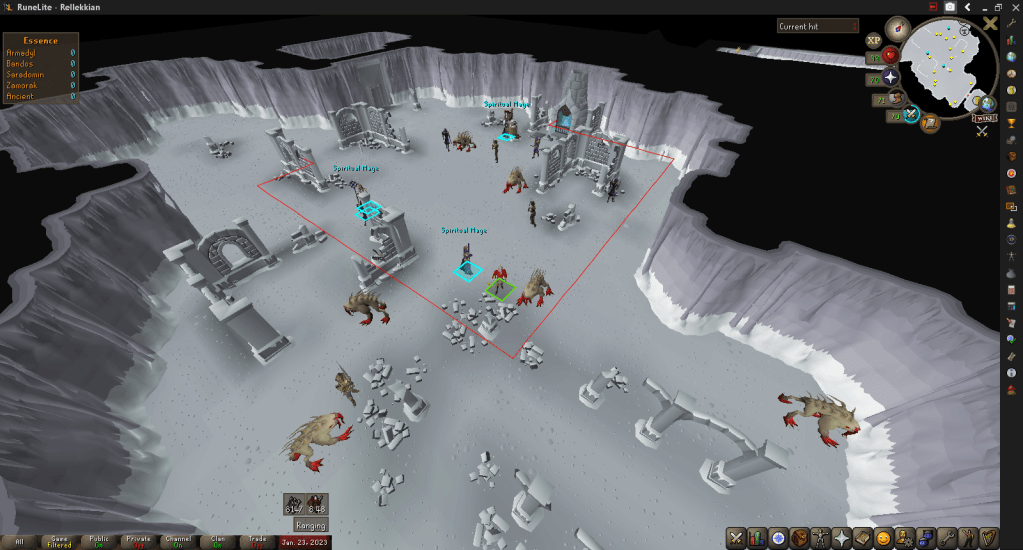Select the All chat filter
Screen dimensions: 1023x550
(x=19, y=542)
